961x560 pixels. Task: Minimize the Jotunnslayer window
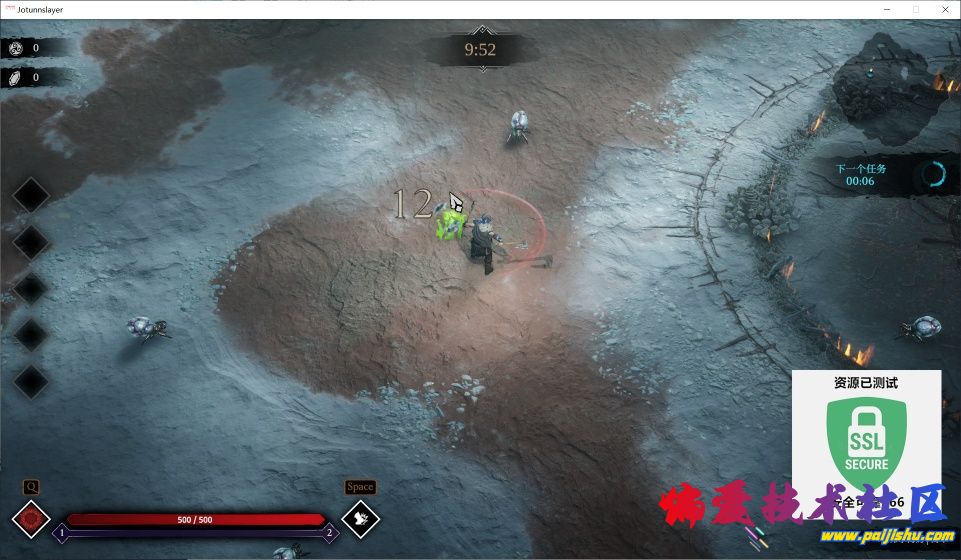[886, 9]
